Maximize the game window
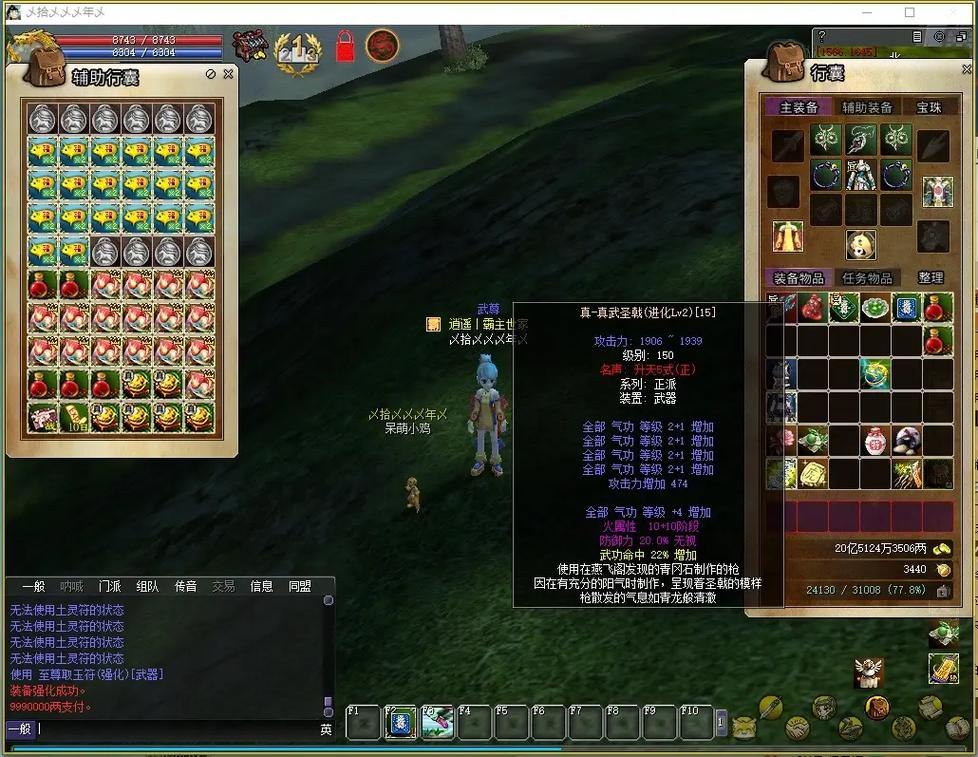The image size is (978, 757). (x=910, y=13)
